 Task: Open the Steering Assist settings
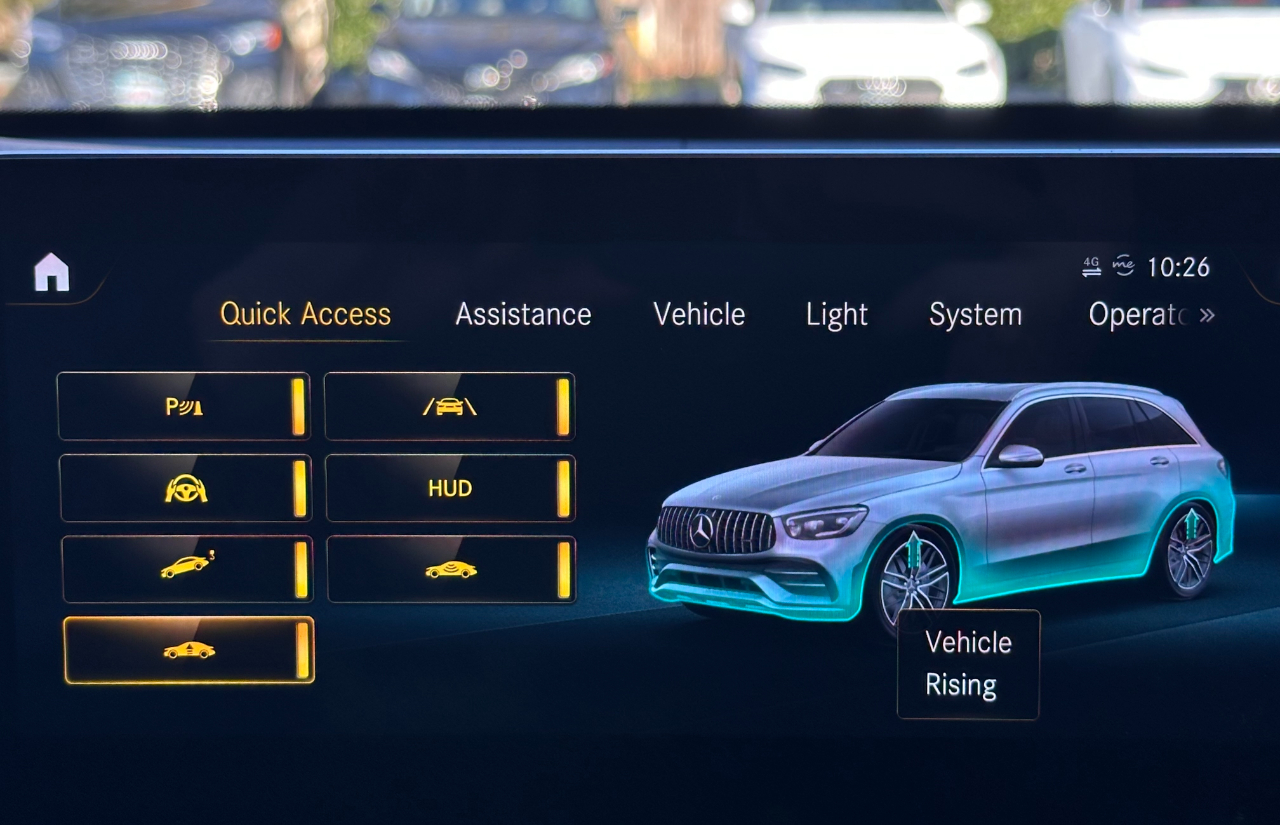(x=185, y=487)
